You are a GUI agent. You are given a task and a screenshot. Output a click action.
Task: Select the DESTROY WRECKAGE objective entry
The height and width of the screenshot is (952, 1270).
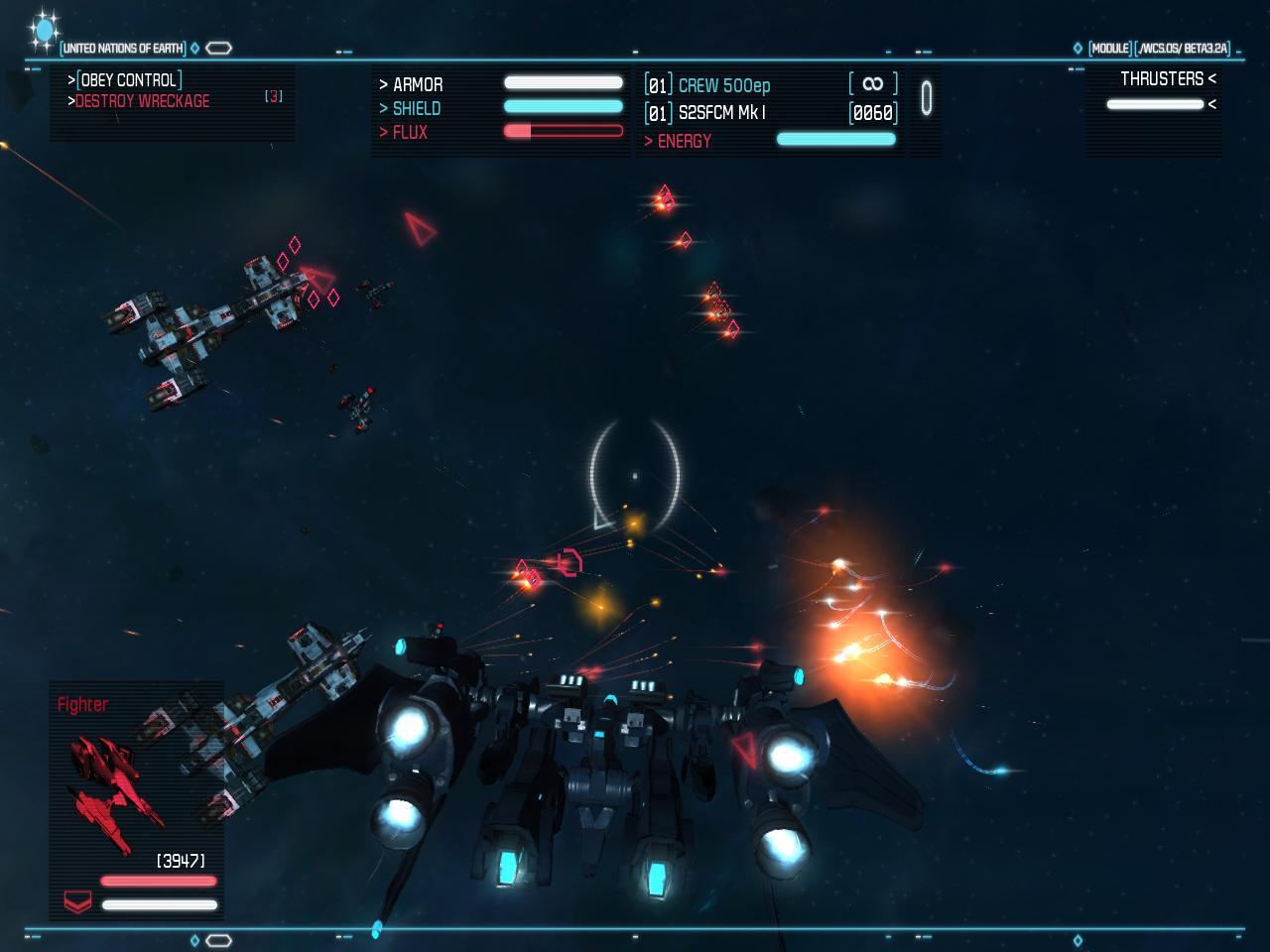pos(142,101)
